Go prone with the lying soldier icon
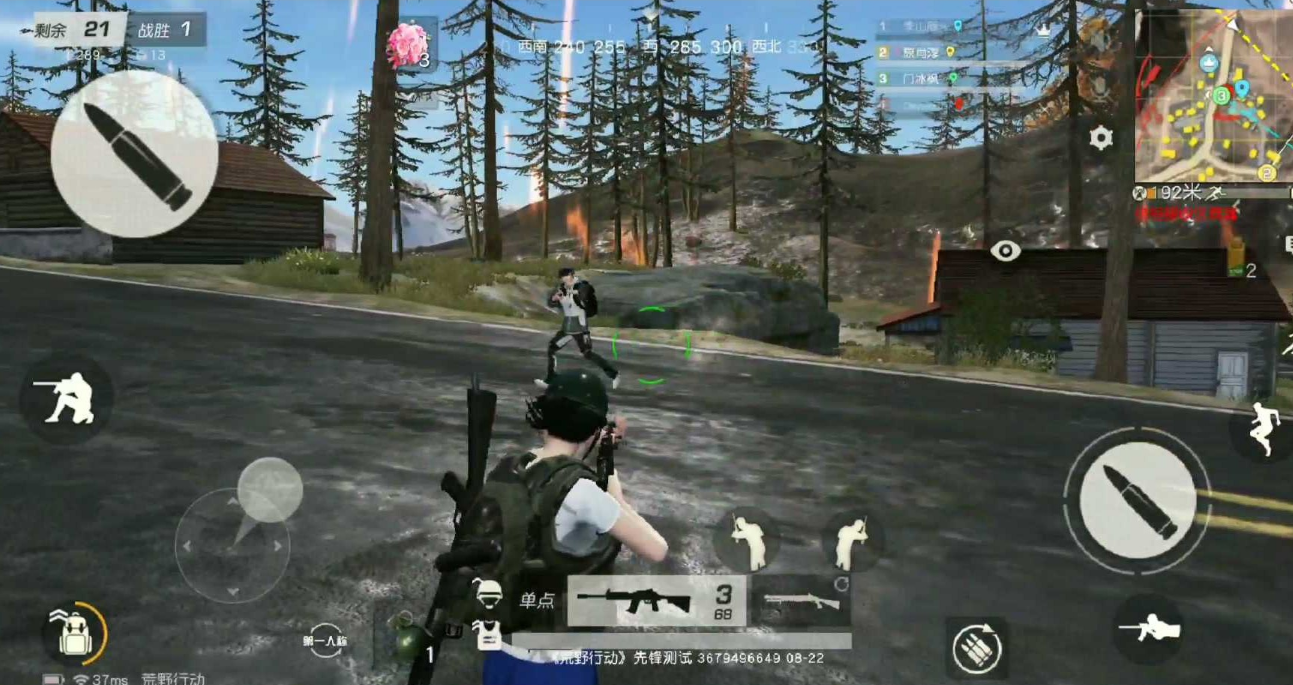Image resolution: width=1293 pixels, height=685 pixels. pyautogui.click(x=1149, y=629)
